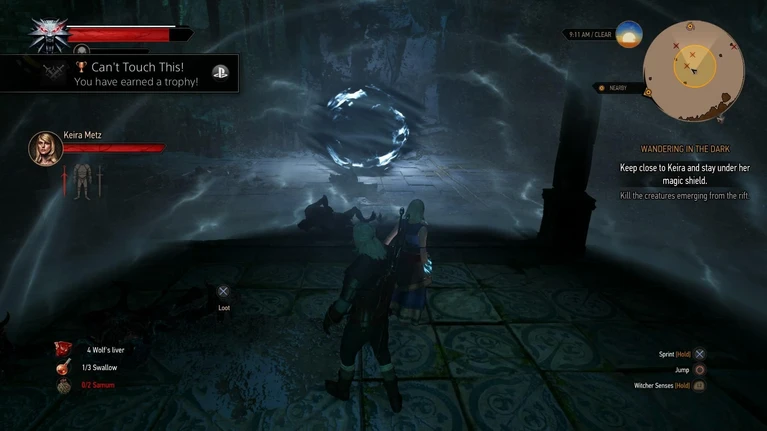Click the PlayStation logo on the trophy popup
The width and height of the screenshot is (767, 431).
[x=221, y=72]
